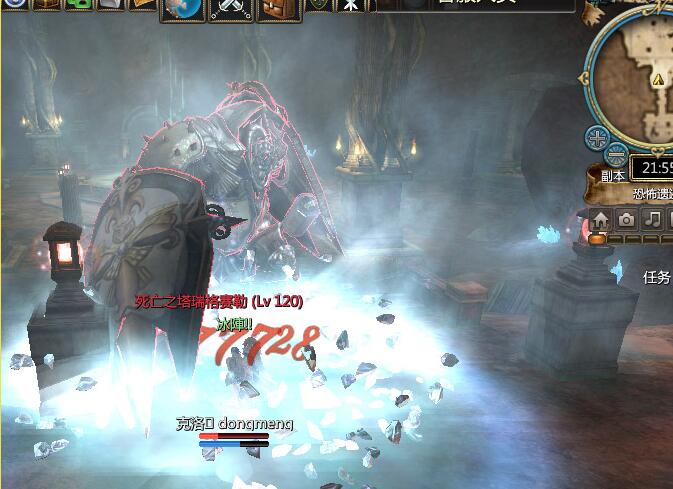The width and height of the screenshot is (673, 489).
Task: Toggle music with the note button
Action: pos(652,219)
